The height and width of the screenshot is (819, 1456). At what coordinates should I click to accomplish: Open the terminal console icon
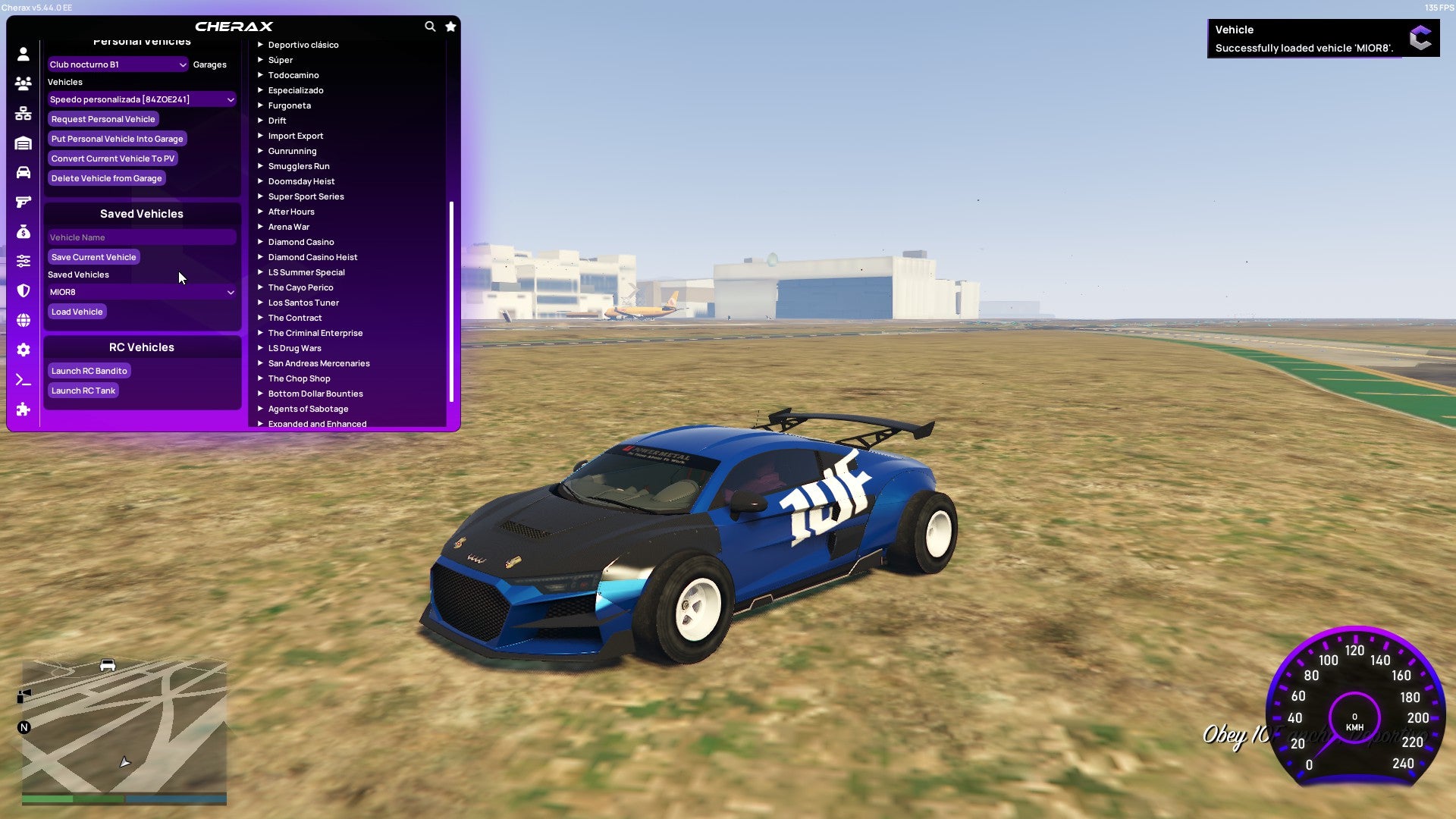pyautogui.click(x=23, y=380)
